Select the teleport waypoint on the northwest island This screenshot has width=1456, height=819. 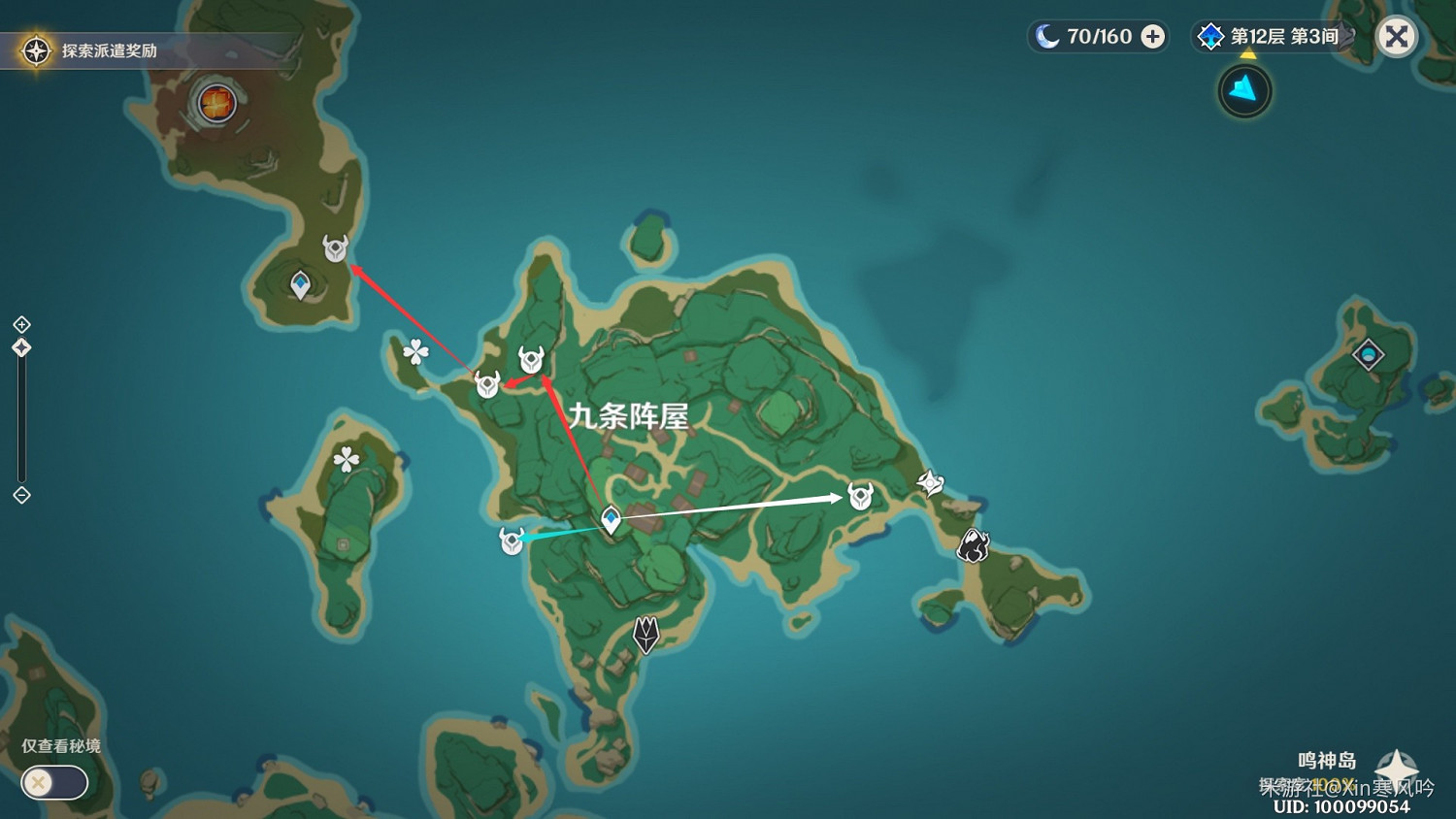click(300, 281)
